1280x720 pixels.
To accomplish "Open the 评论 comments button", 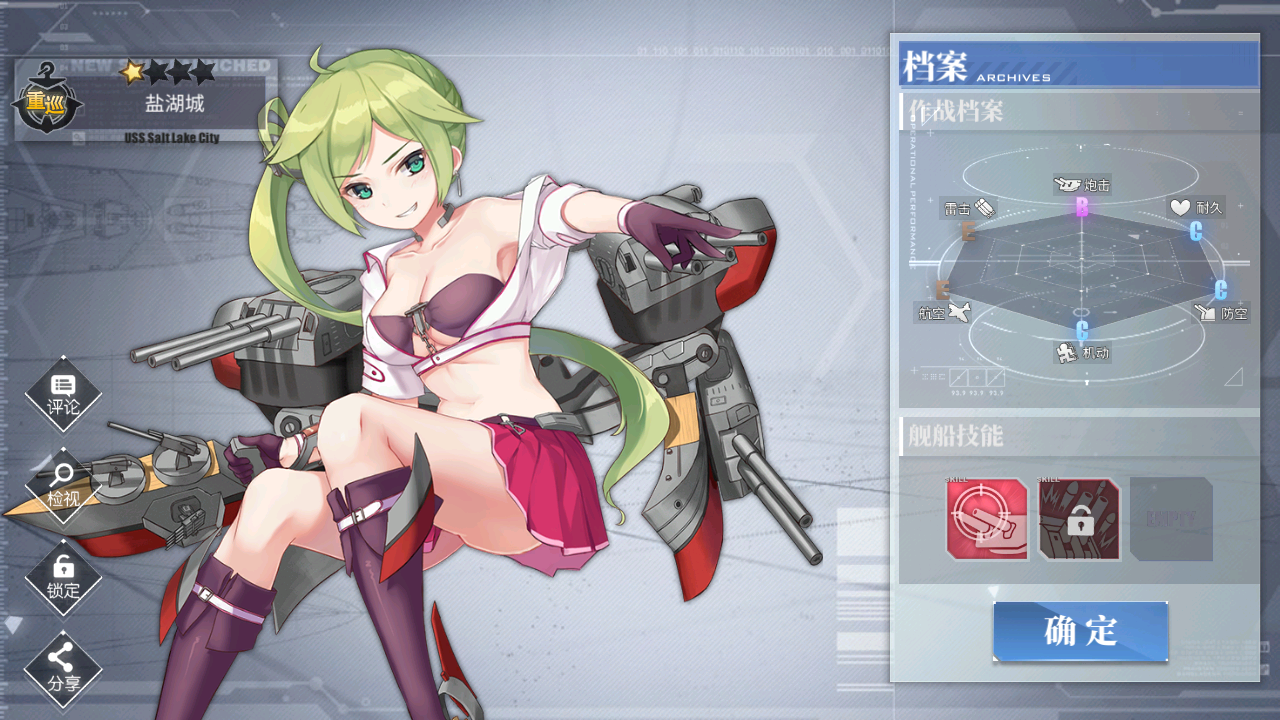I will coord(63,394).
